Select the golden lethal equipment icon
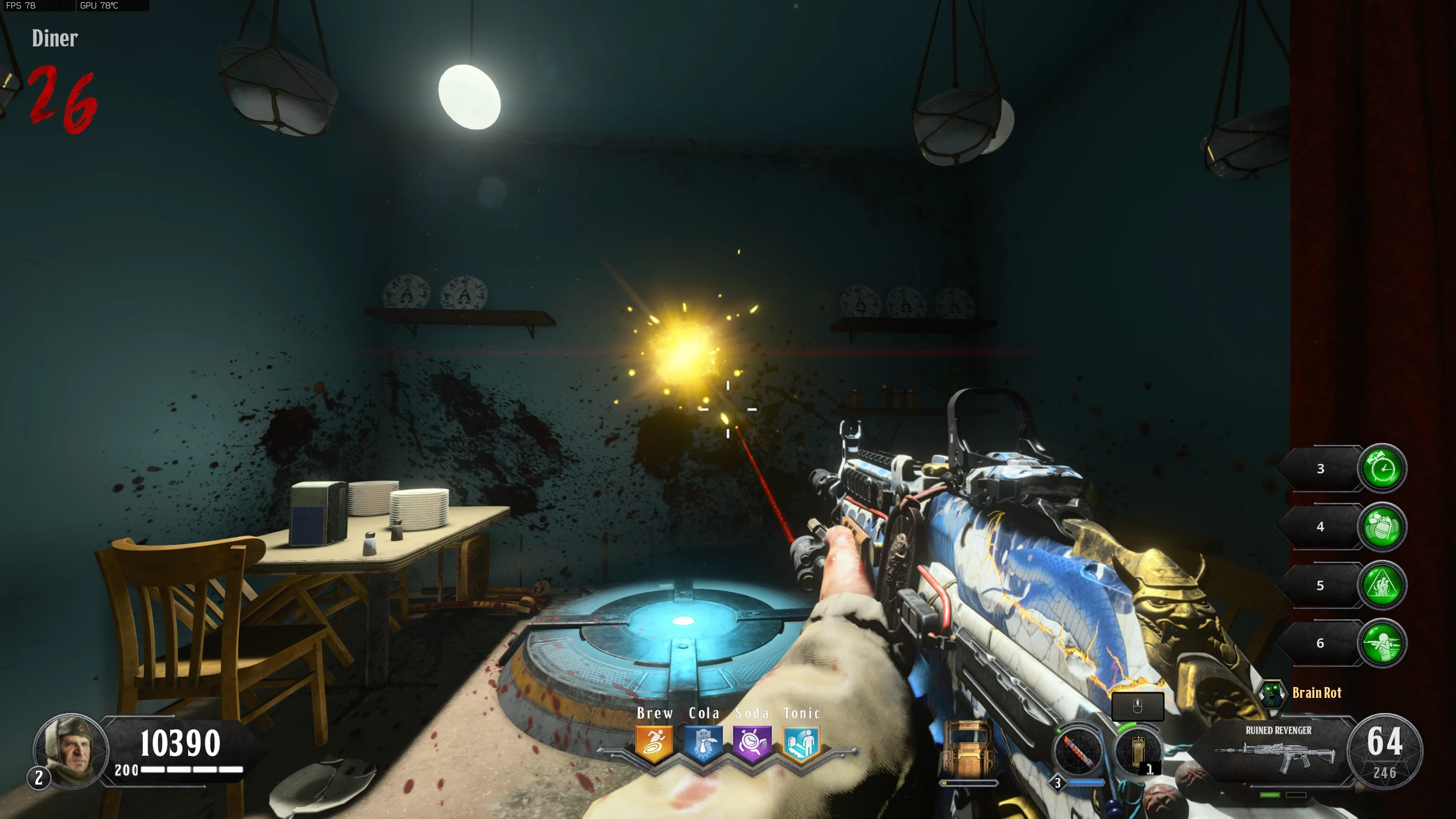 1137,751
